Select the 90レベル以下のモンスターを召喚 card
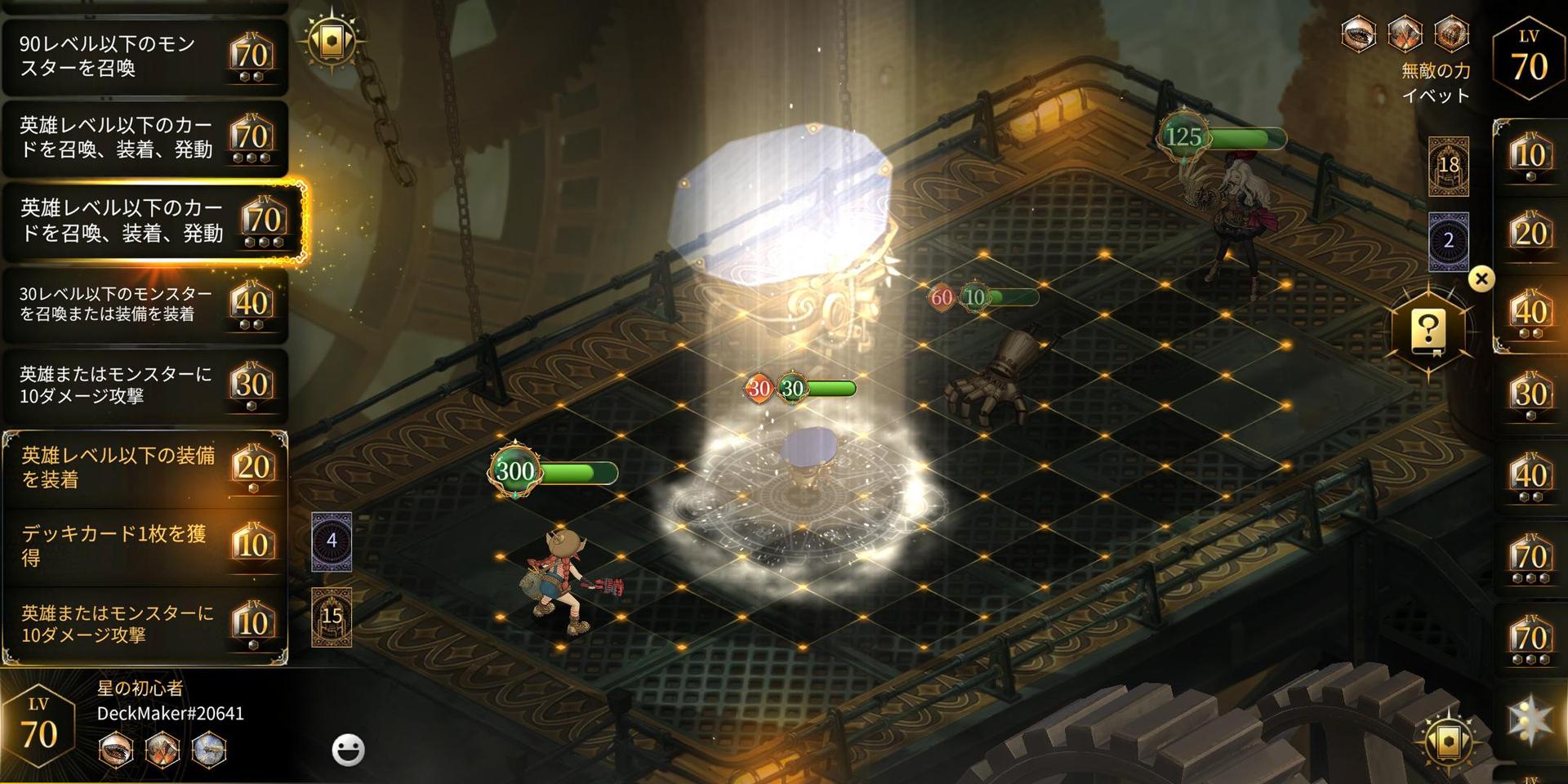 pos(144,57)
